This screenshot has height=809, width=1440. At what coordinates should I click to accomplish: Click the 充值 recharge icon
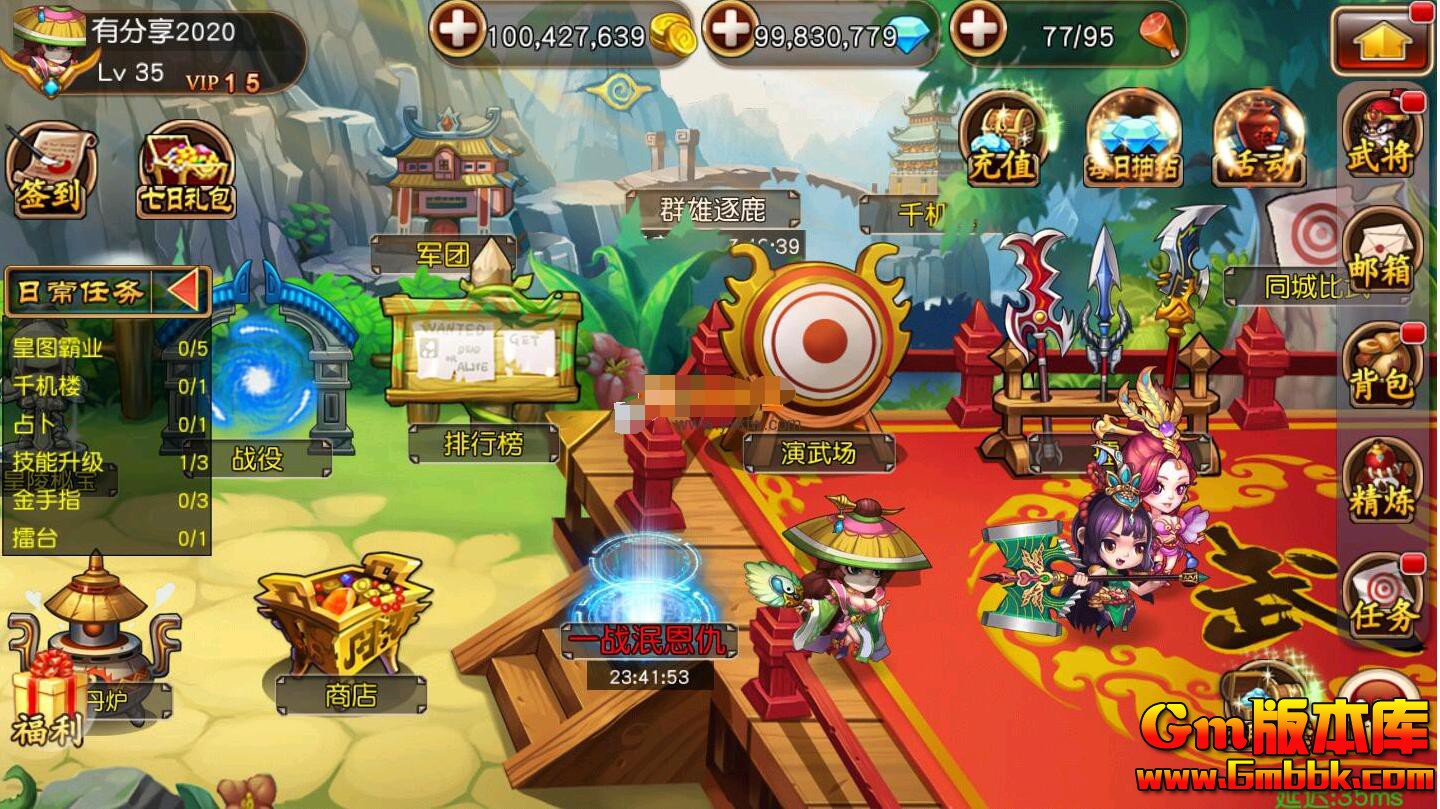click(x=1002, y=140)
